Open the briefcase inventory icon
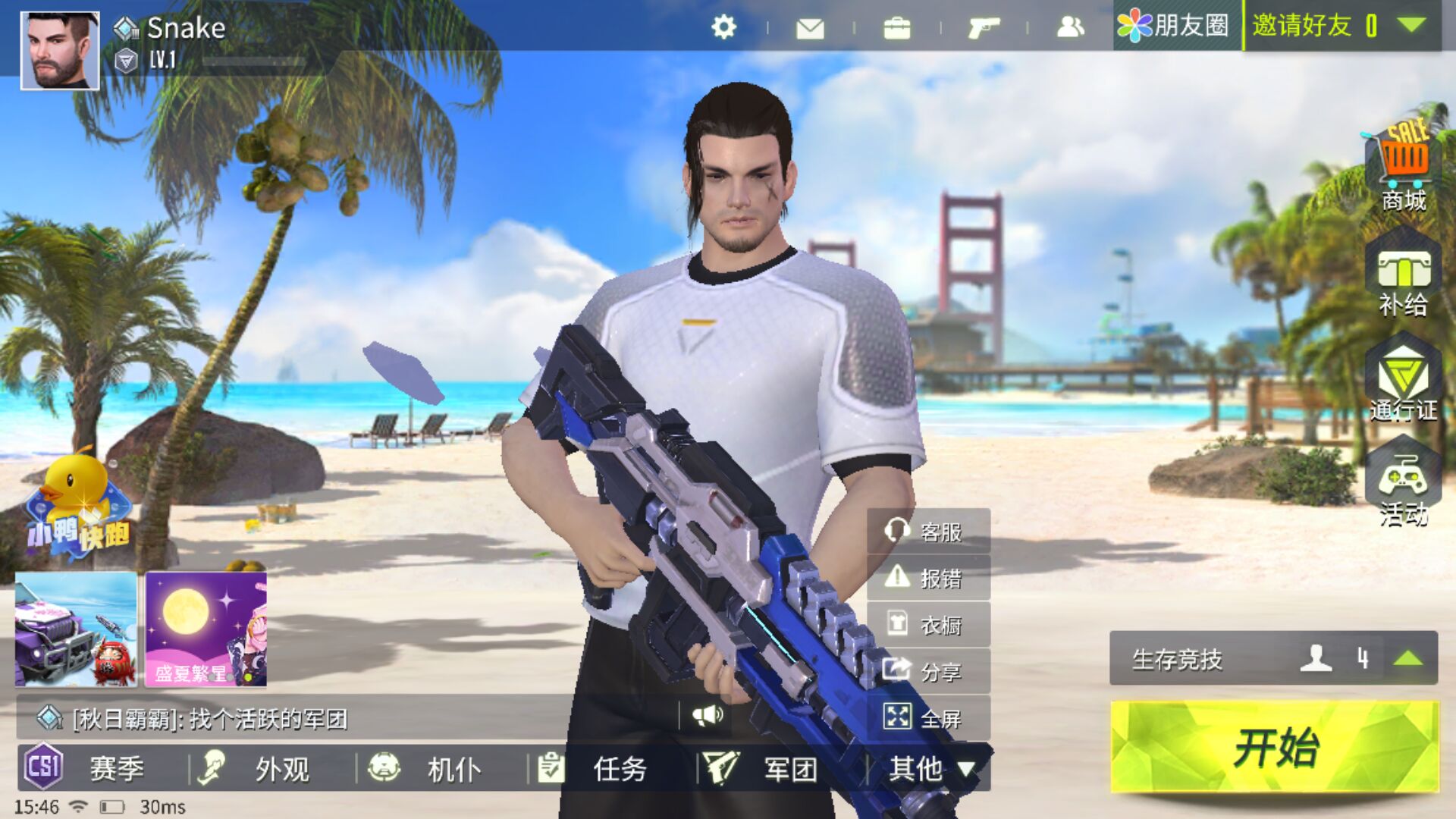The height and width of the screenshot is (819, 1456). [x=896, y=29]
